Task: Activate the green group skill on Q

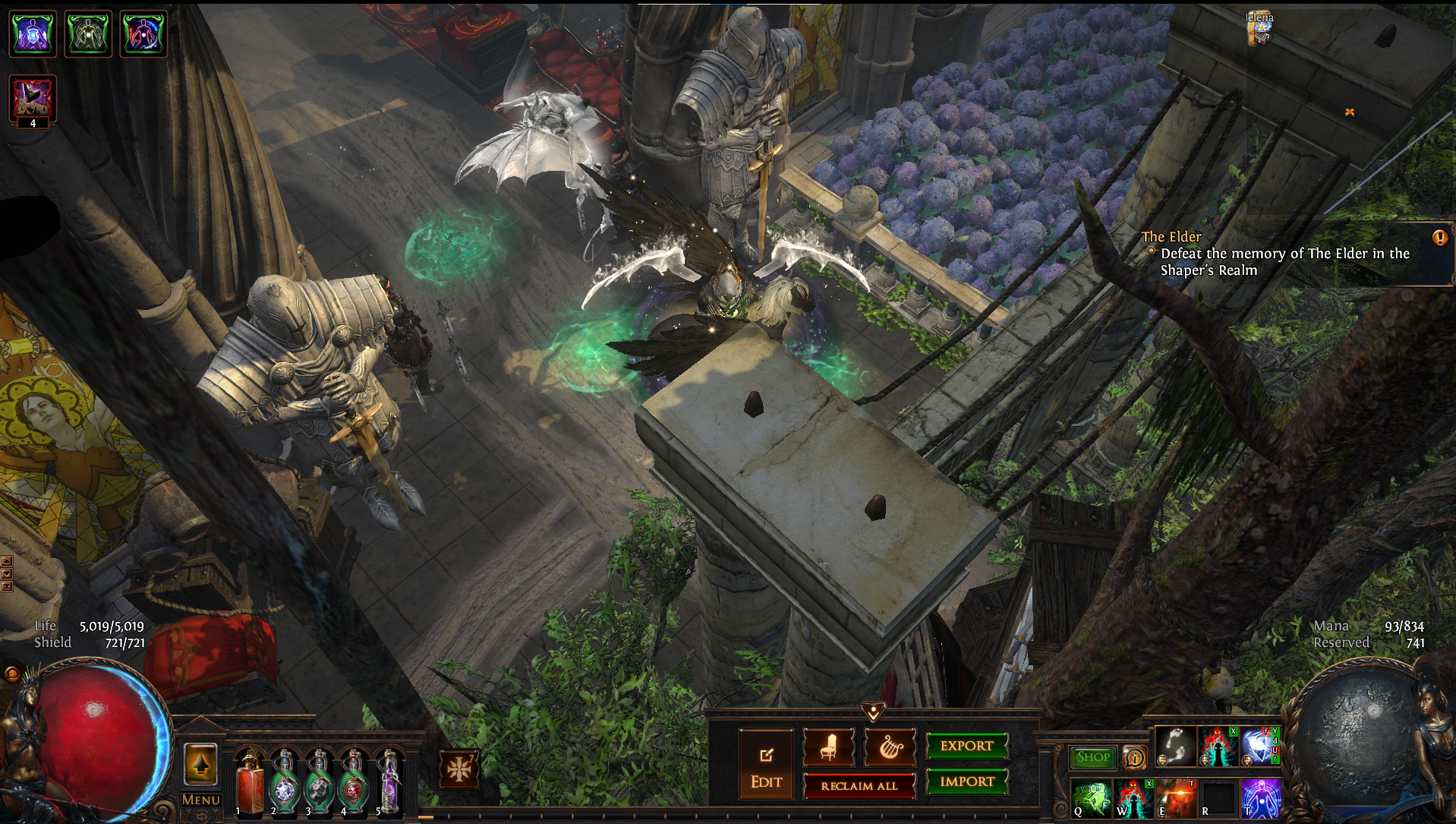Action: (1092, 798)
